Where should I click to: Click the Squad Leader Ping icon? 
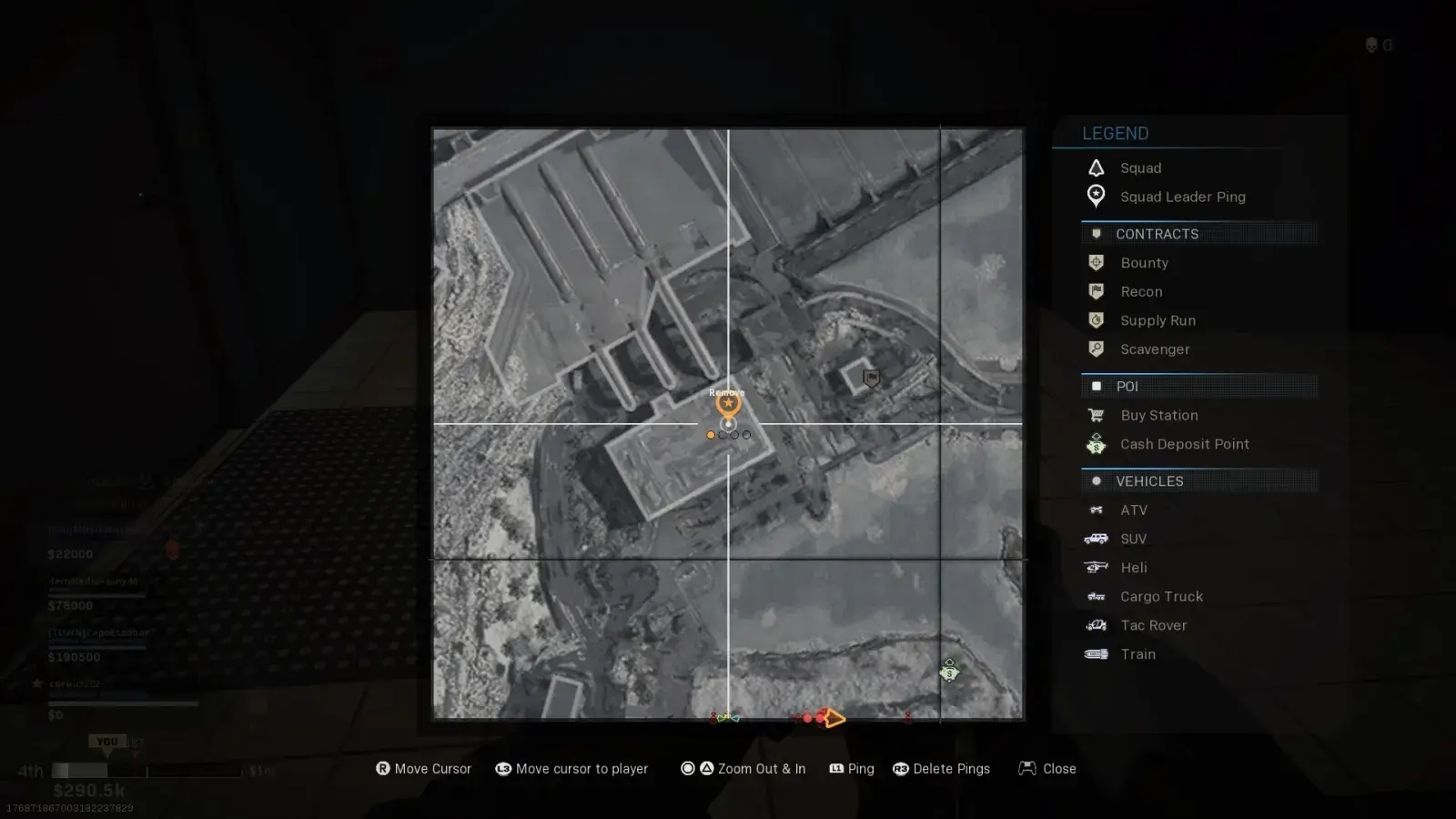(x=1096, y=197)
